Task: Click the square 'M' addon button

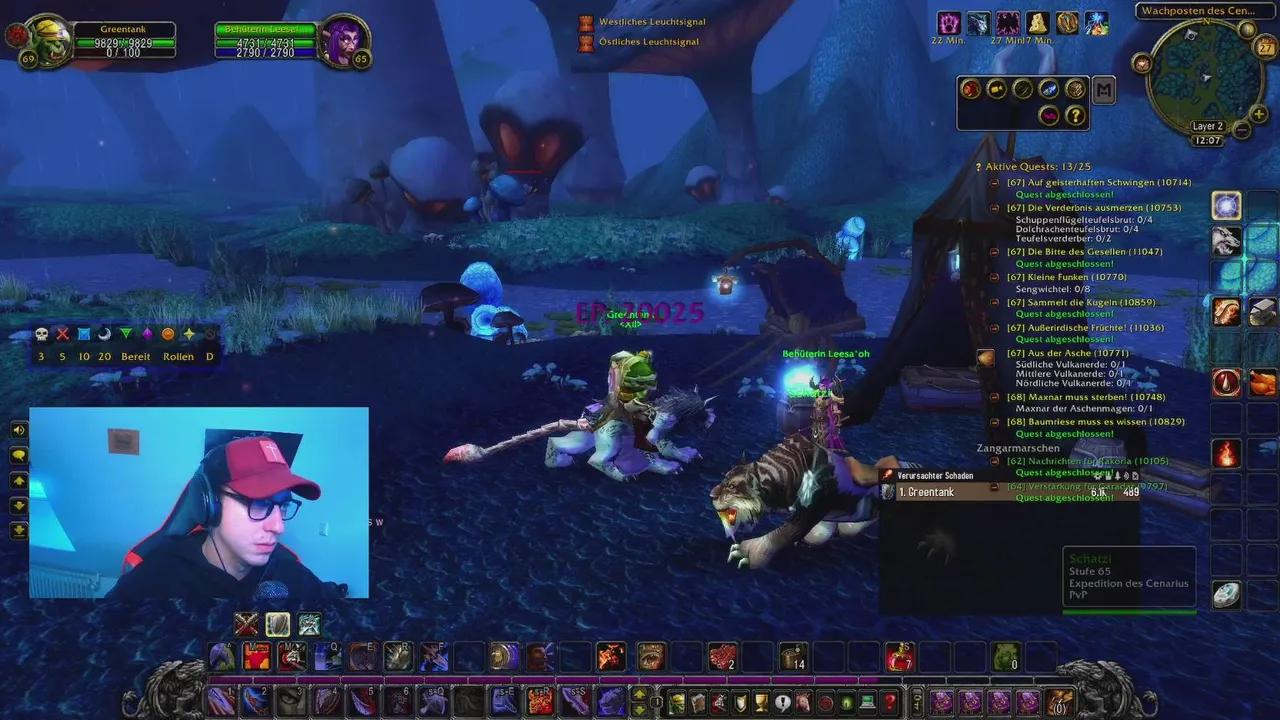Action: click(1103, 91)
